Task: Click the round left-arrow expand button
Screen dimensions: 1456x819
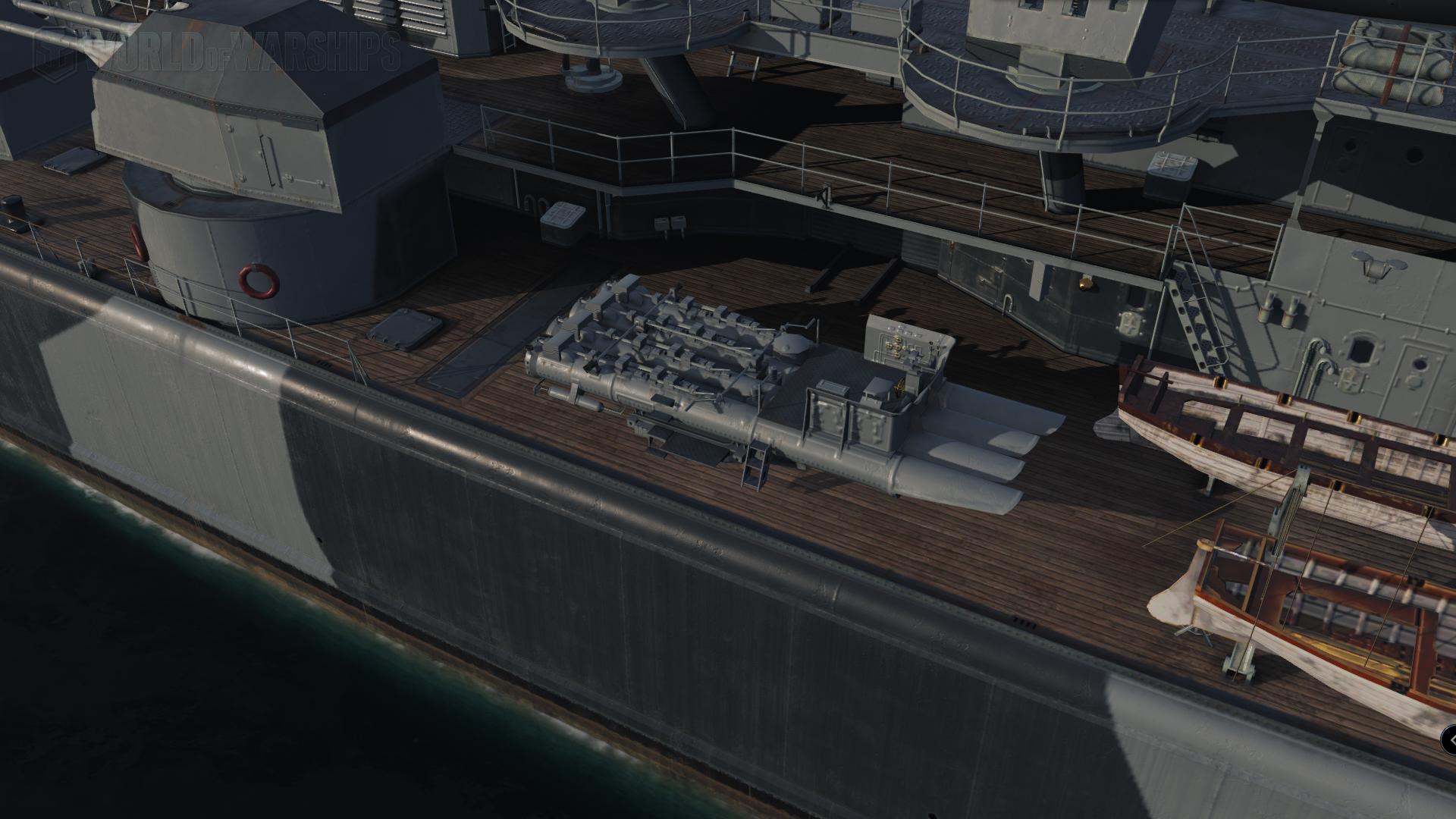Action: [x=1450, y=739]
